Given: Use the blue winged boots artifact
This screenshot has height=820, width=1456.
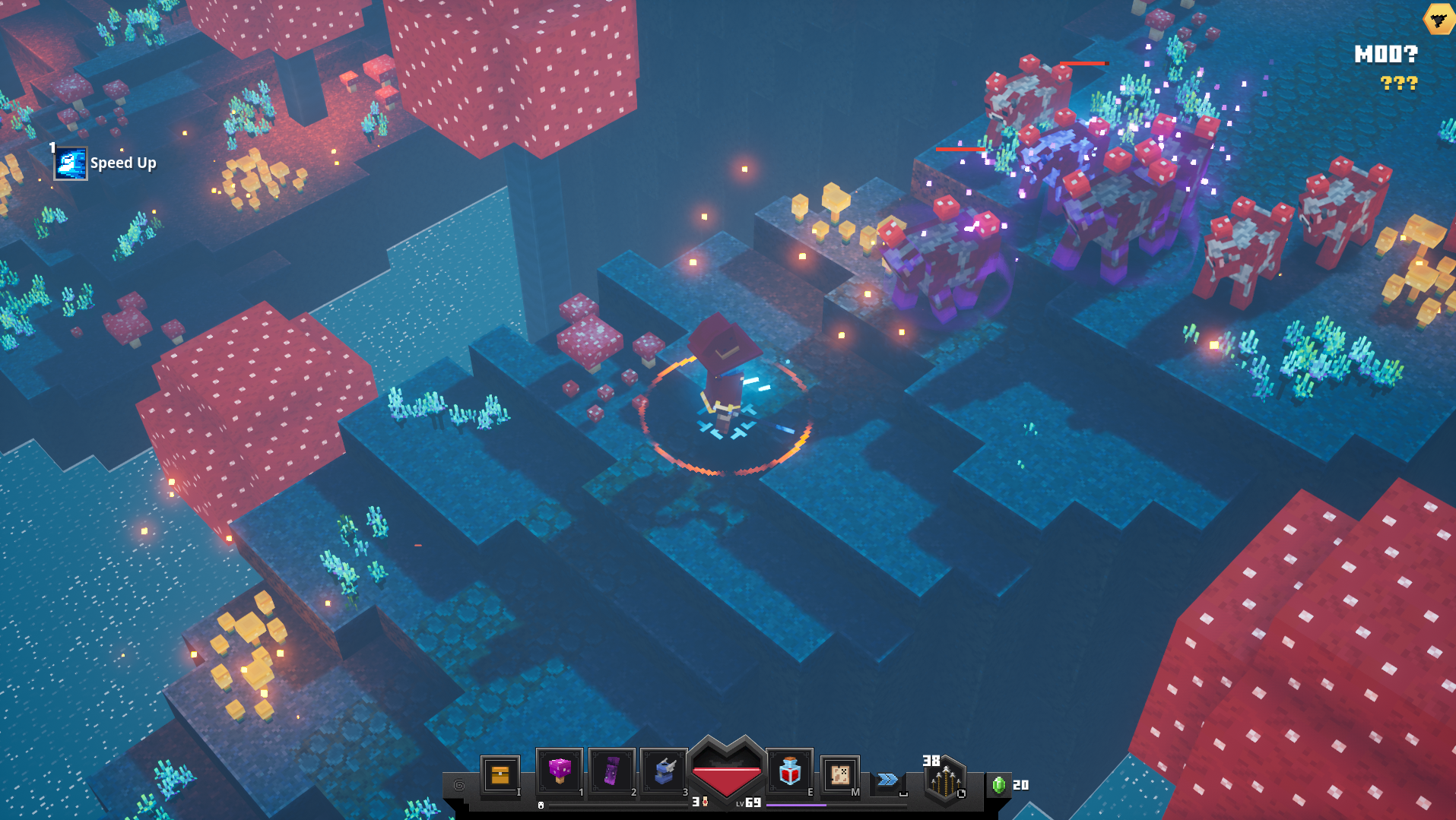Looking at the screenshot, I should tap(664, 771).
